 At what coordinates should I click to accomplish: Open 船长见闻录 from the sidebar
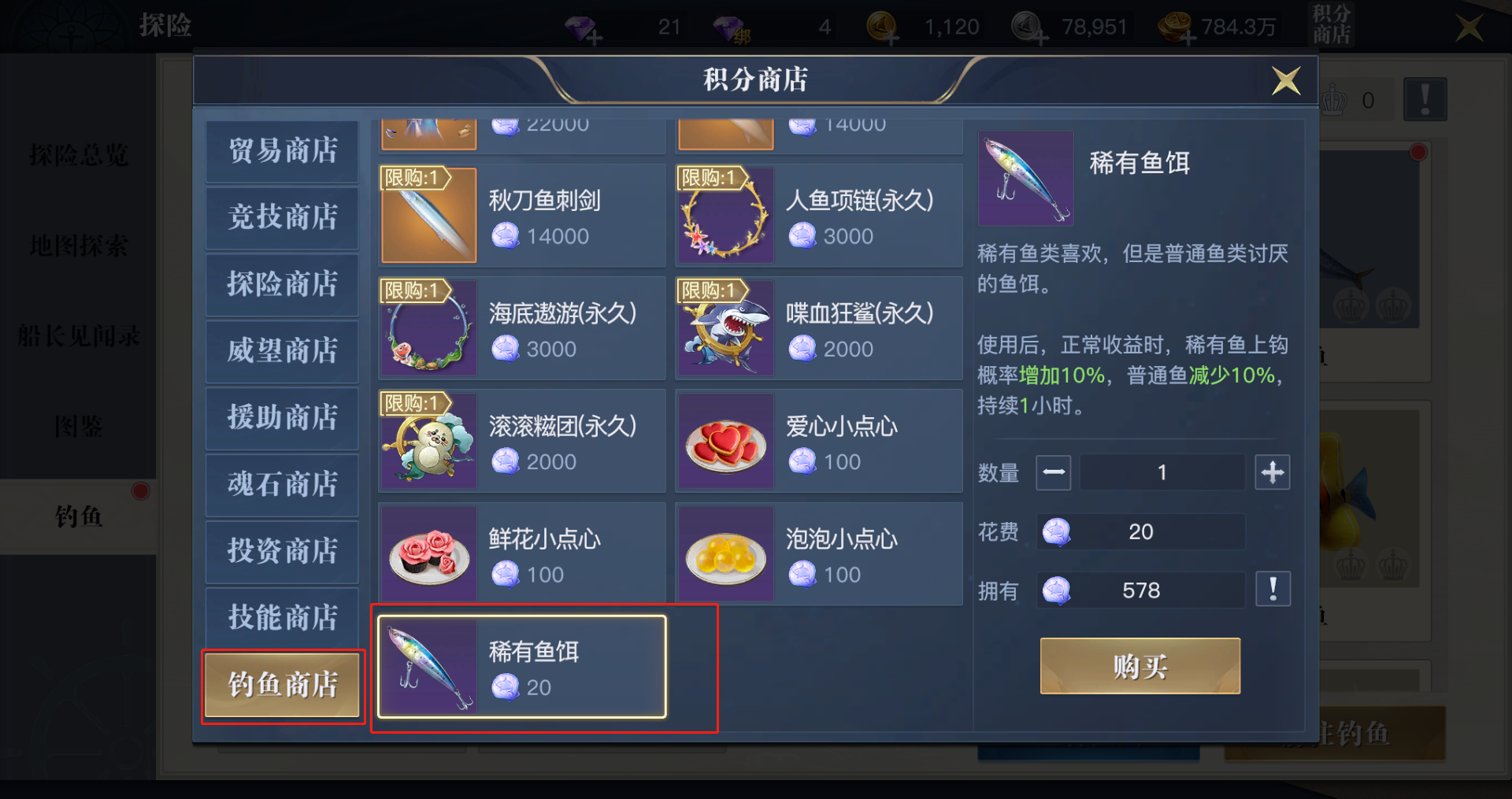pyautogui.click(x=79, y=335)
